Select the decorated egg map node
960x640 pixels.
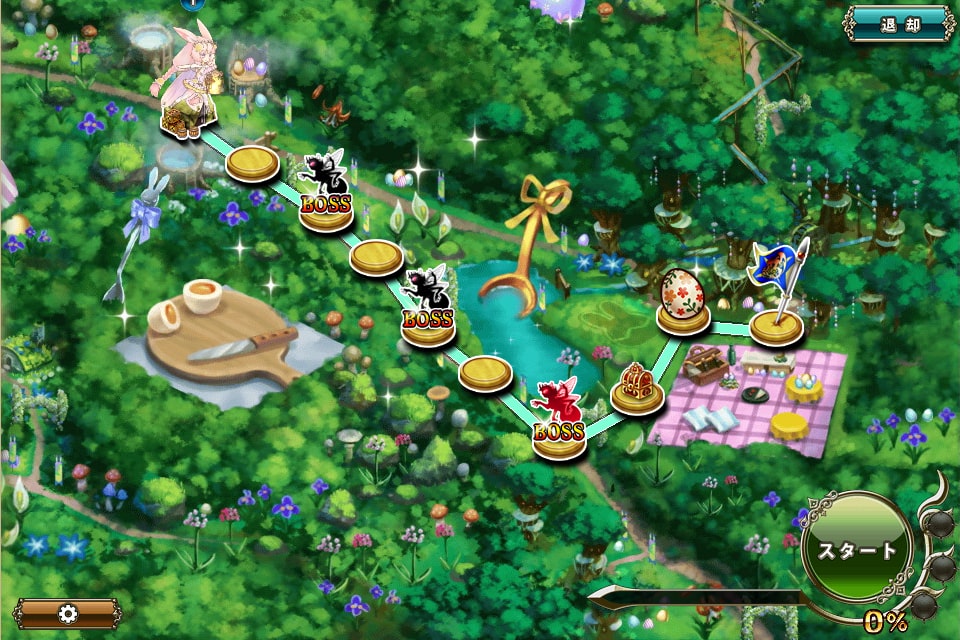(683, 300)
